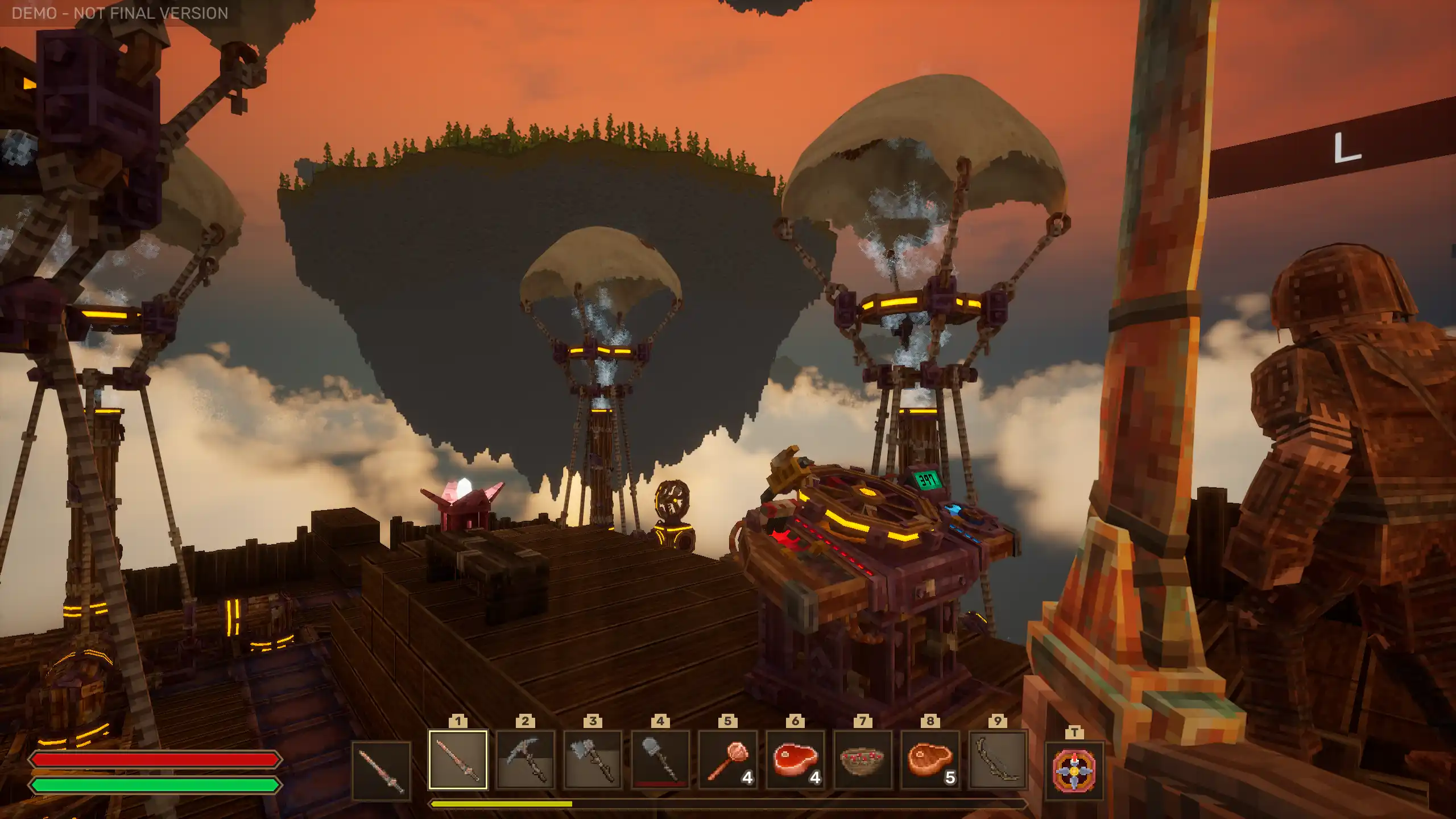Select the berry bowl food slot
This screenshot has width=1456, height=819.
coord(862,760)
